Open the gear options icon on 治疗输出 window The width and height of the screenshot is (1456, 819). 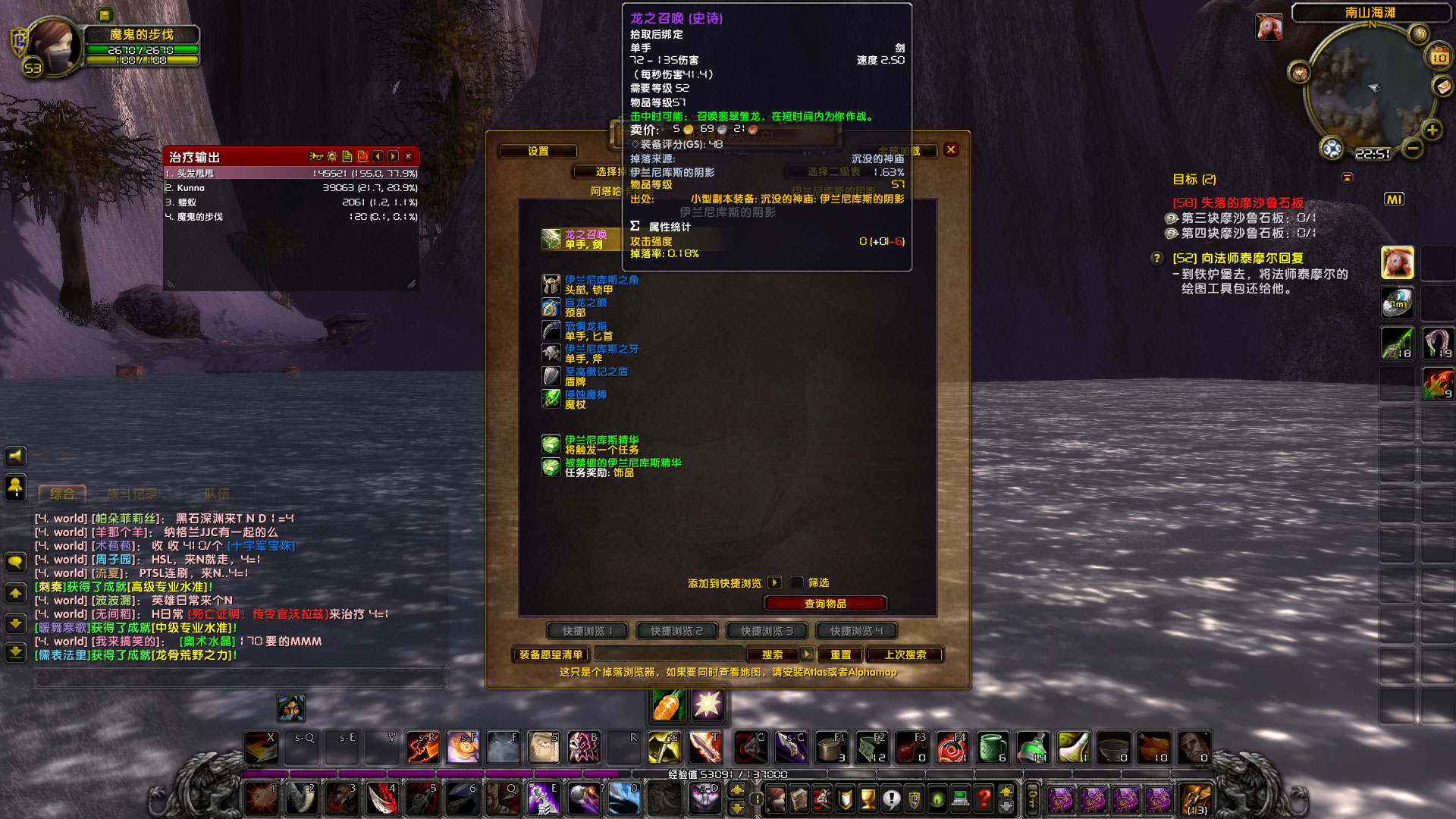point(331,157)
